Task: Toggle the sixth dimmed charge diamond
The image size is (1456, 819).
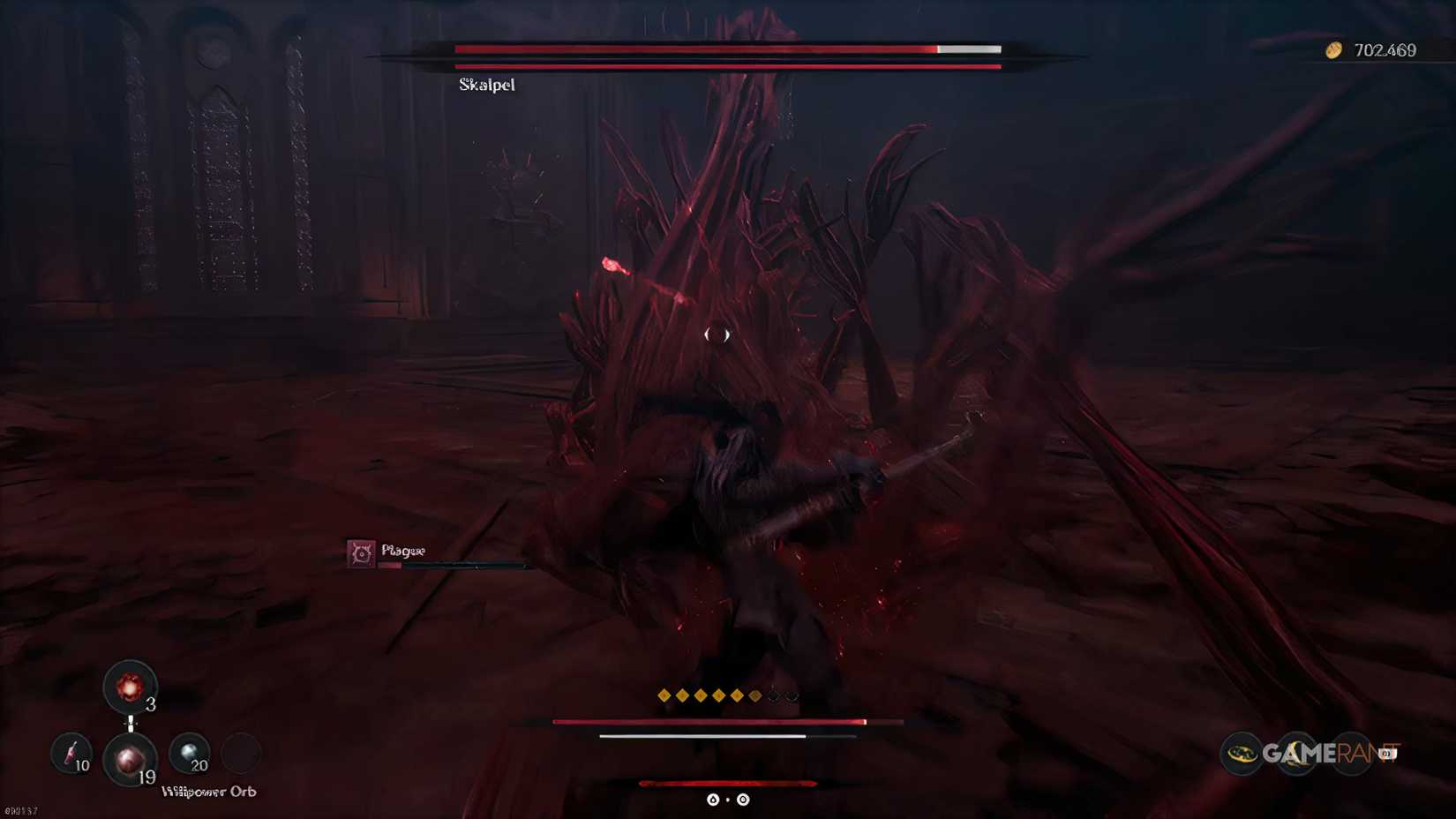Action: coord(755,695)
